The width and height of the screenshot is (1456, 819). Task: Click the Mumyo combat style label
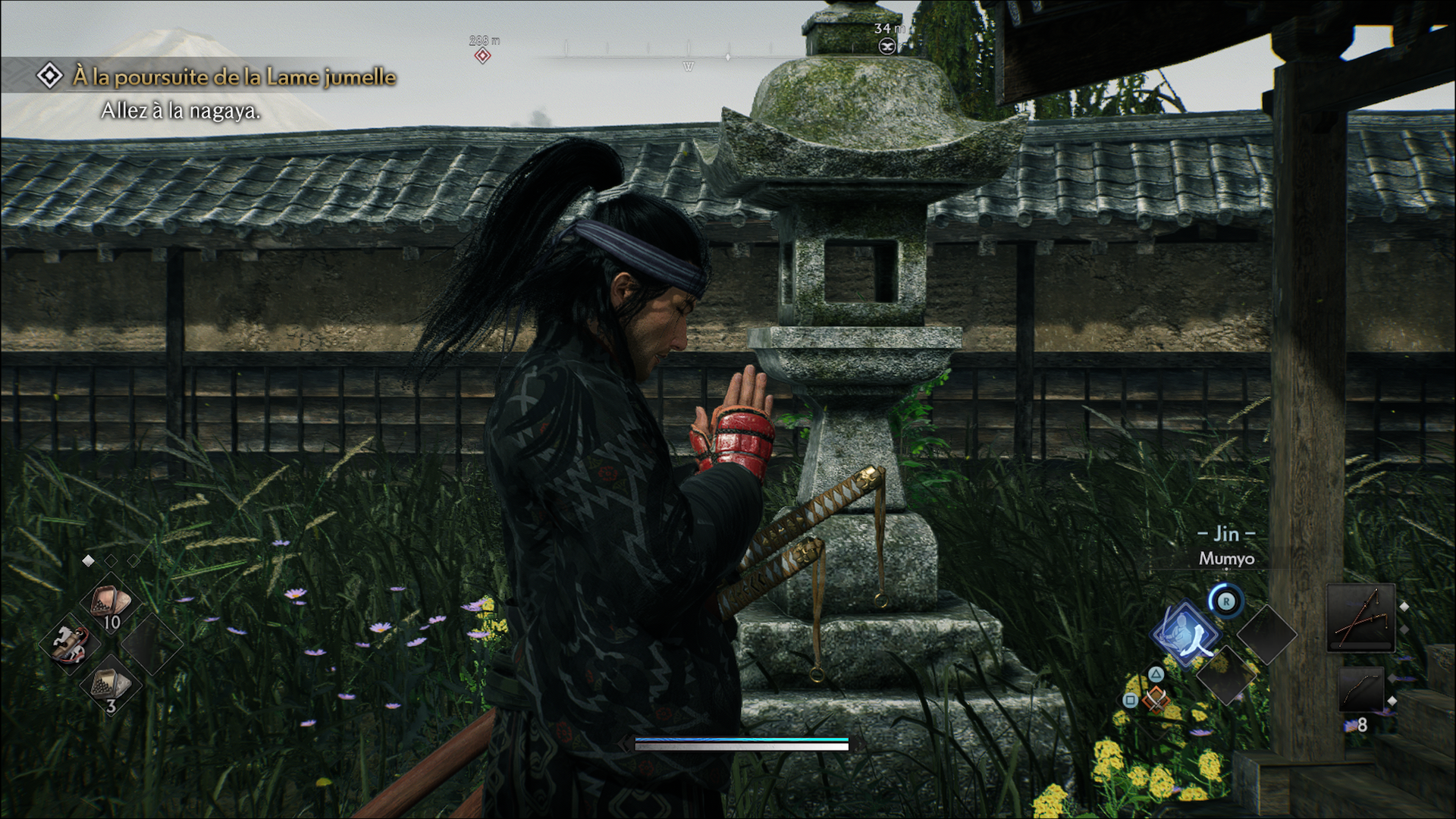click(x=1226, y=559)
